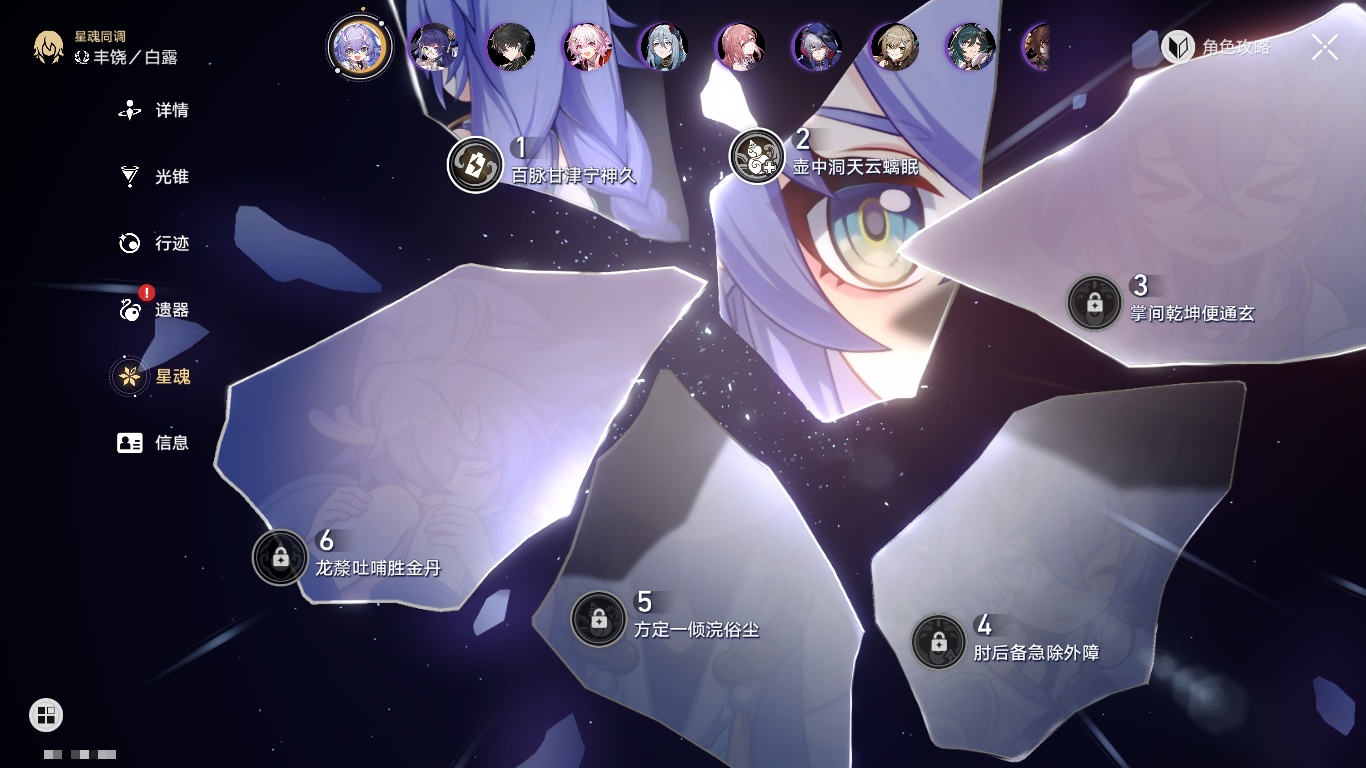Screen dimensions: 1366x768
Task: Select eidolon 1 百脉甘津宁神久
Action: click(475, 164)
